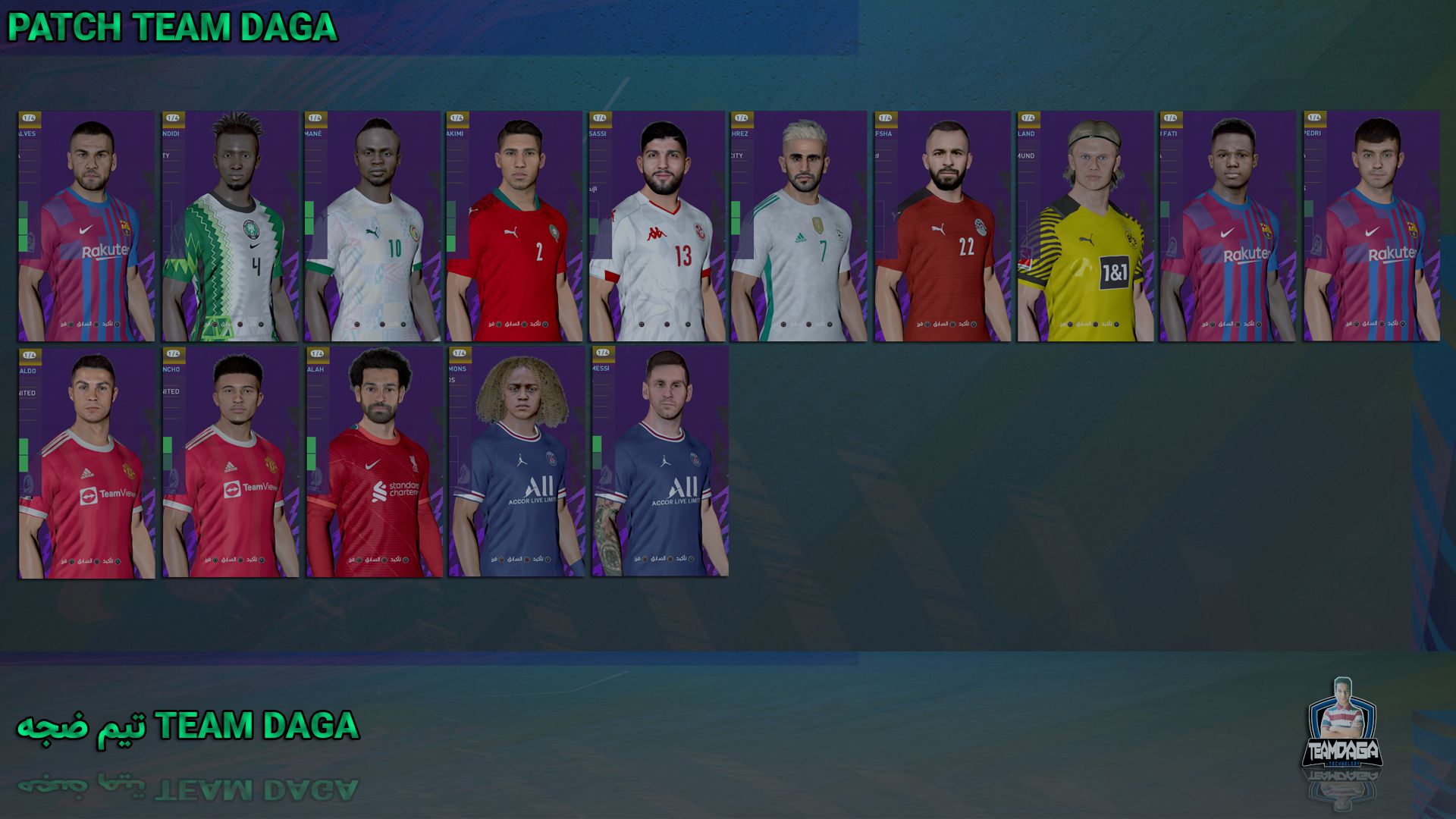The image size is (1456, 819).
Task: Choose the Pedri player card
Action: (1372, 227)
